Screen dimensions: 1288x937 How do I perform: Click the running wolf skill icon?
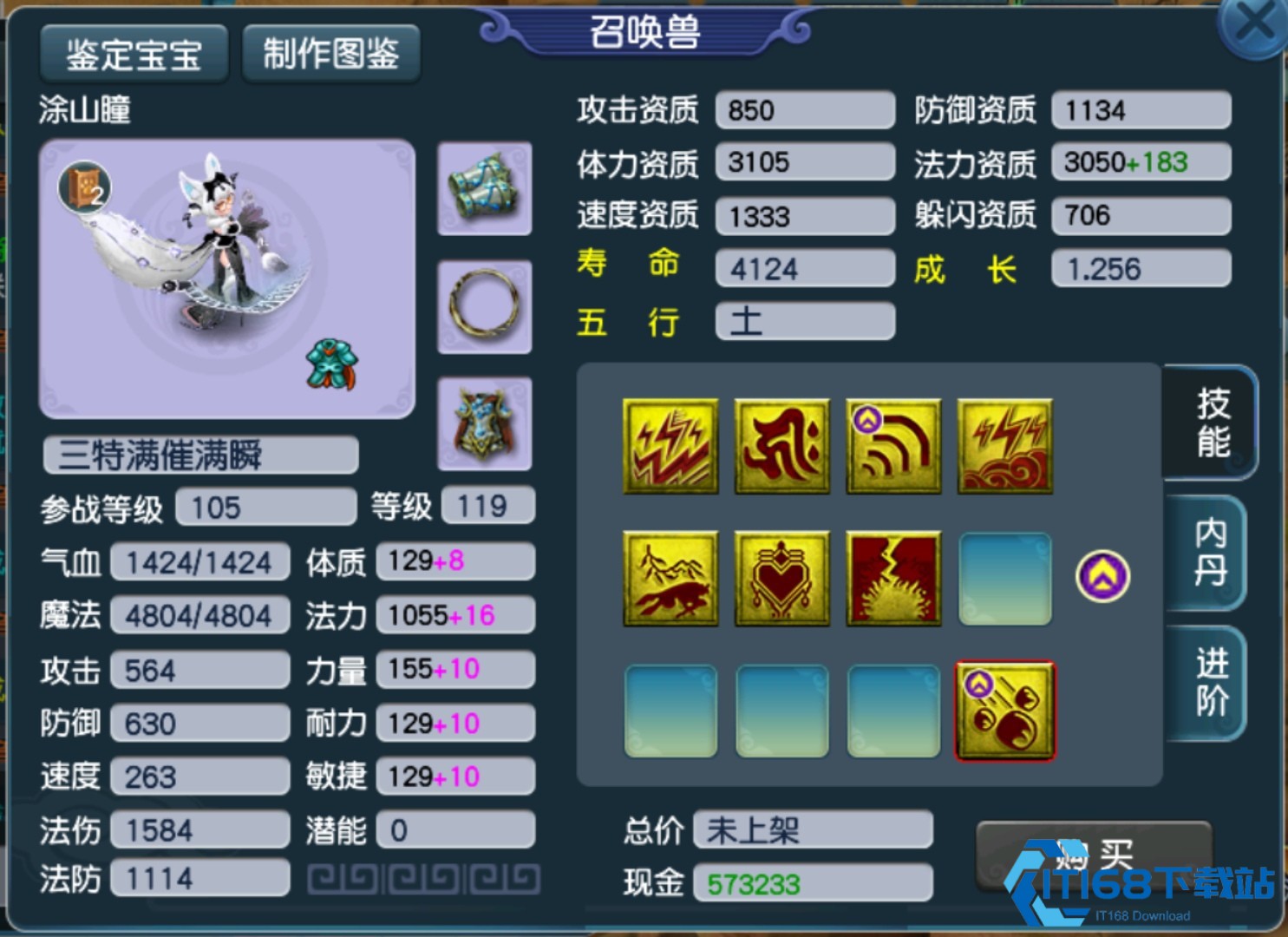670,578
